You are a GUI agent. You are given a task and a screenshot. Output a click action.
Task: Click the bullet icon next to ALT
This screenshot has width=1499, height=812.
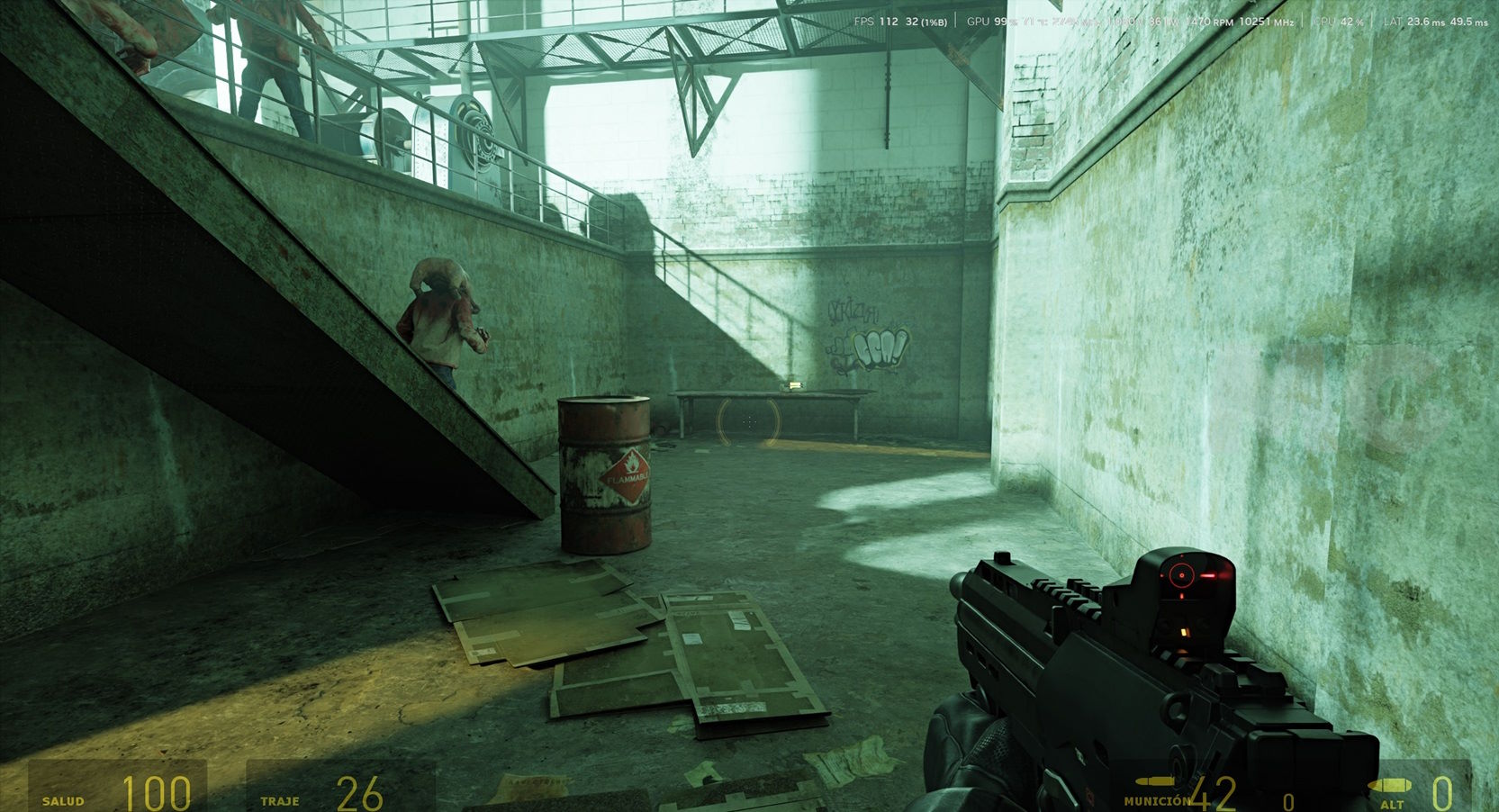1389,786
